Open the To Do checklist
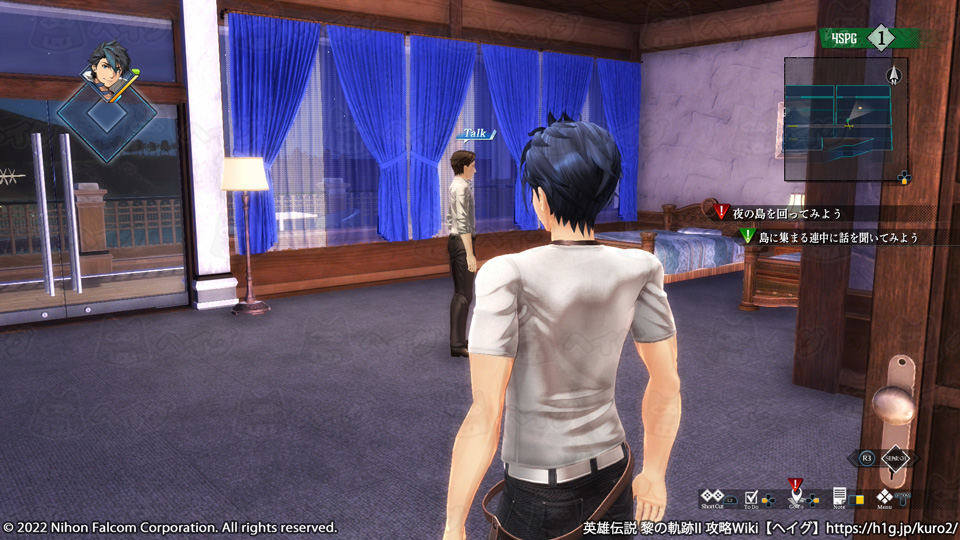Viewport: 960px width, 540px height. (x=752, y=497)
